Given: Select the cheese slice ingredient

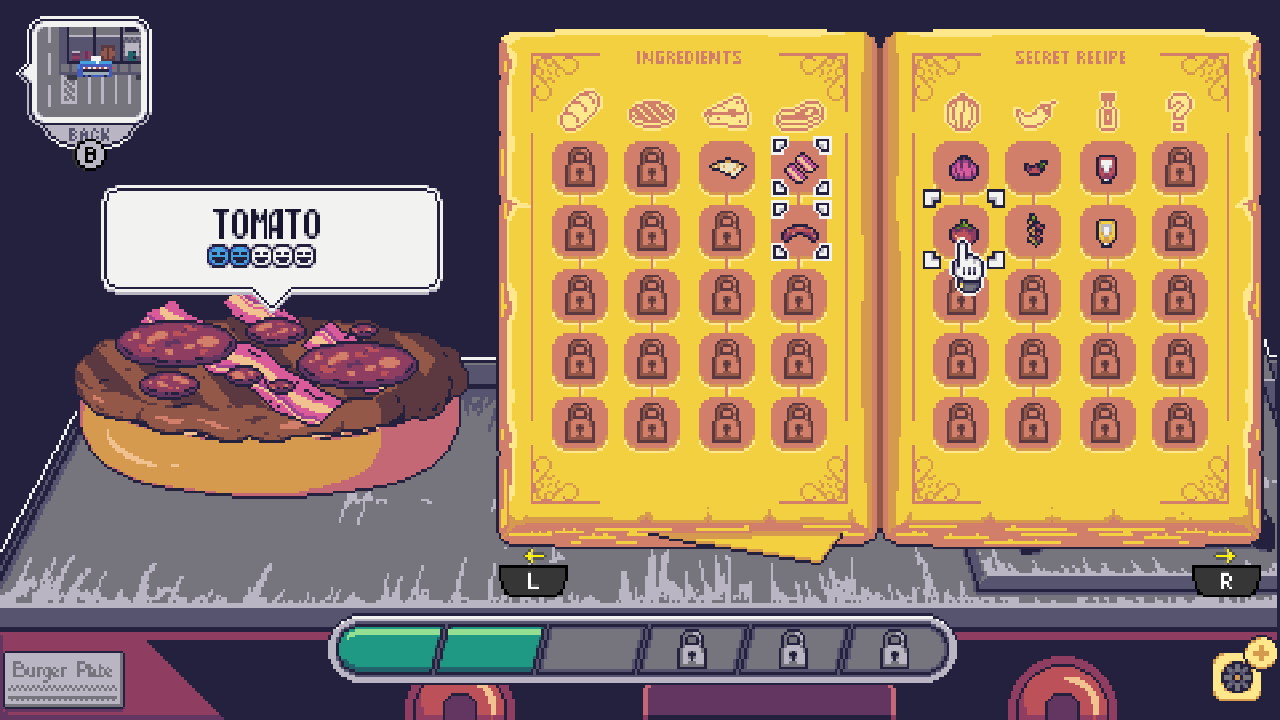Looking at the screenshot, I should 726,167.
